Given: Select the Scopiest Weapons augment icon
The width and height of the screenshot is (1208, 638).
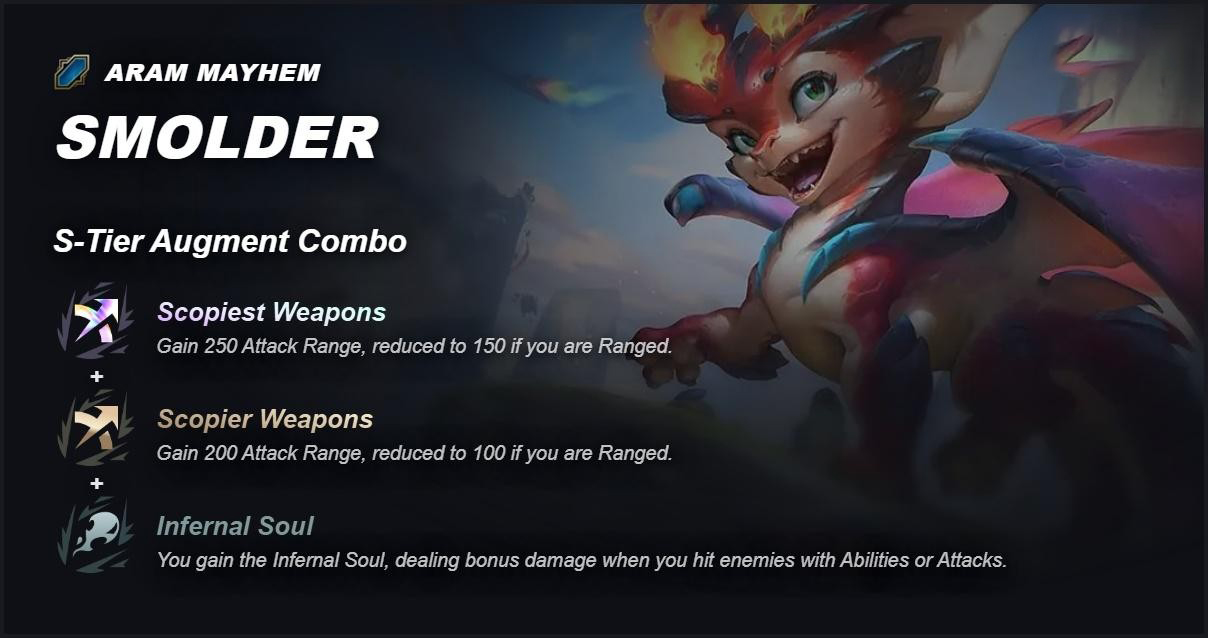Looking at the screenshot, I should pos(96,322).
